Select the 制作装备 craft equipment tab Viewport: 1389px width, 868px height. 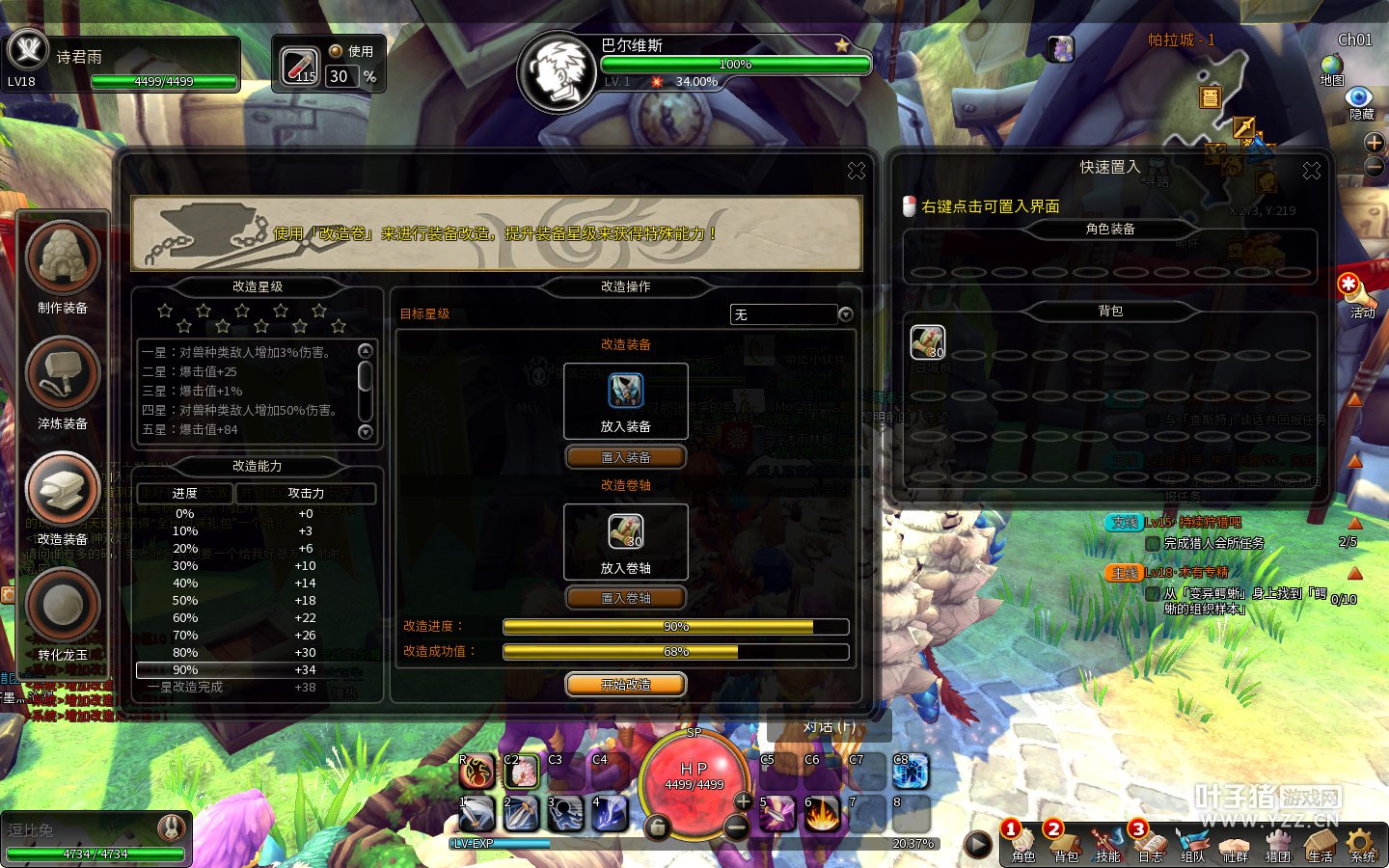point(63,258)
